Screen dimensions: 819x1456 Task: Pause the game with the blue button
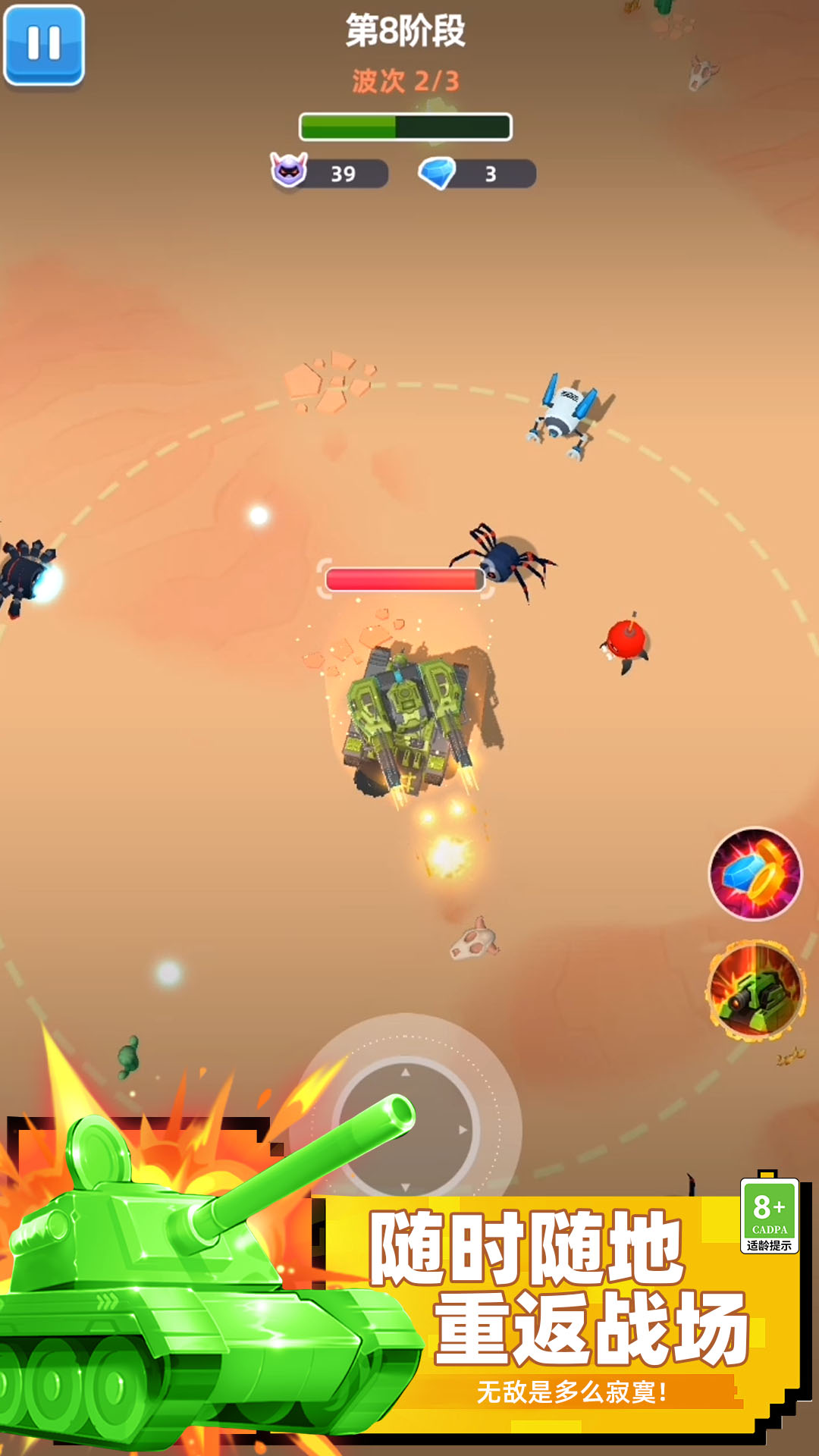pyautogui.click(x=44, y=44)
